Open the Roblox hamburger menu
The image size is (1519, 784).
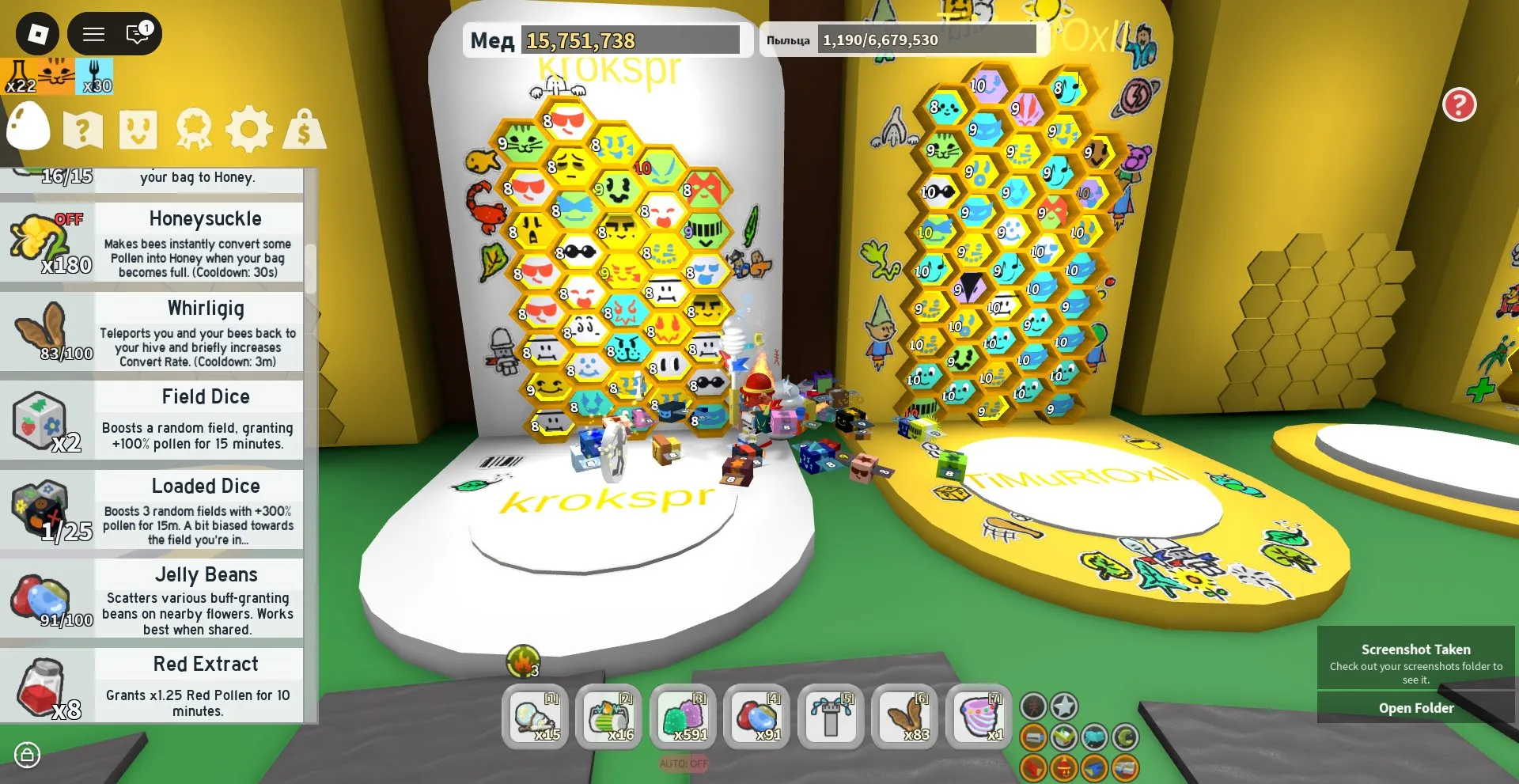coord(93,33)
